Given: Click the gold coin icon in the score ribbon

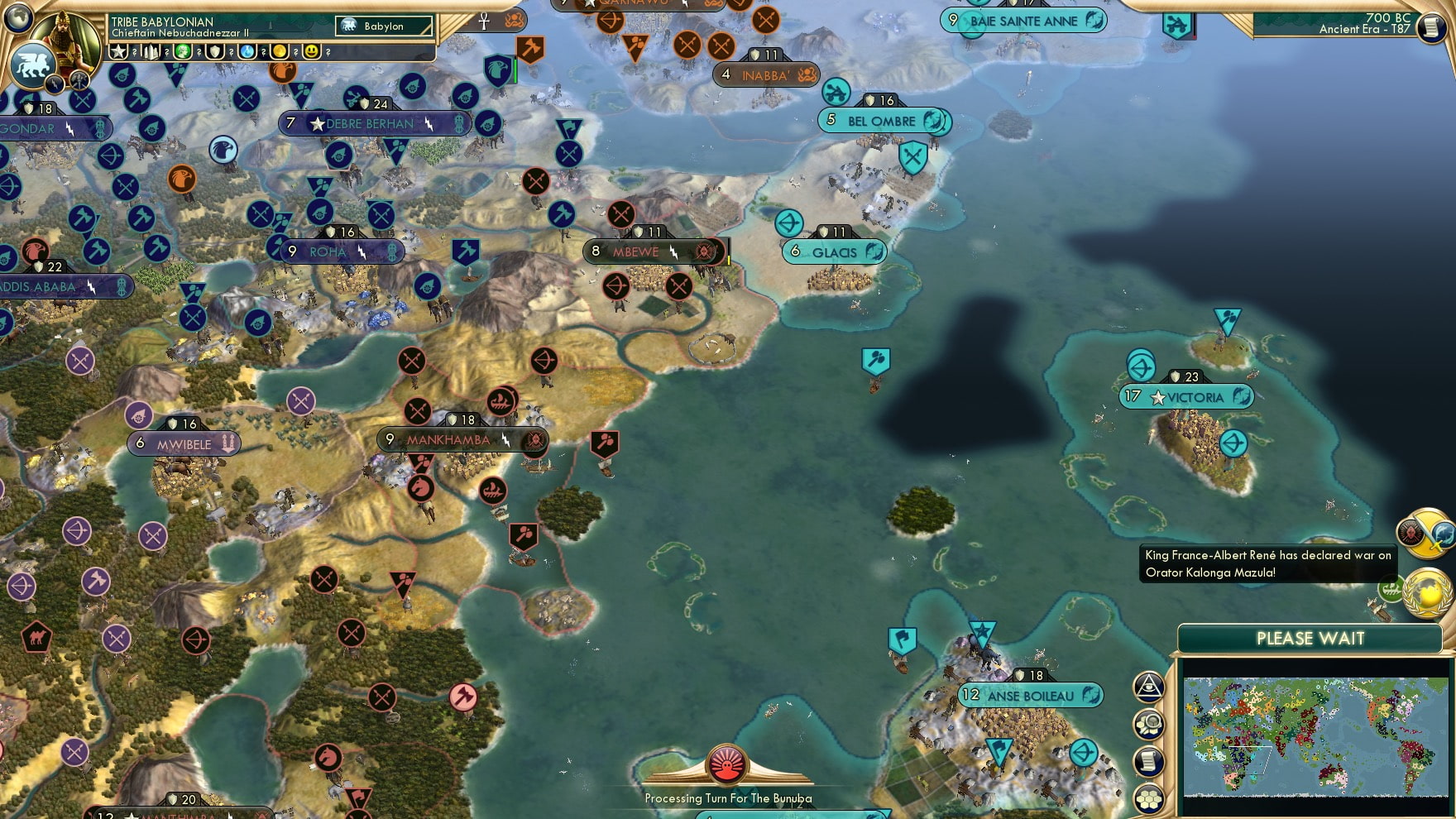Looking at the screenshot, I should [x=280, y=51].
